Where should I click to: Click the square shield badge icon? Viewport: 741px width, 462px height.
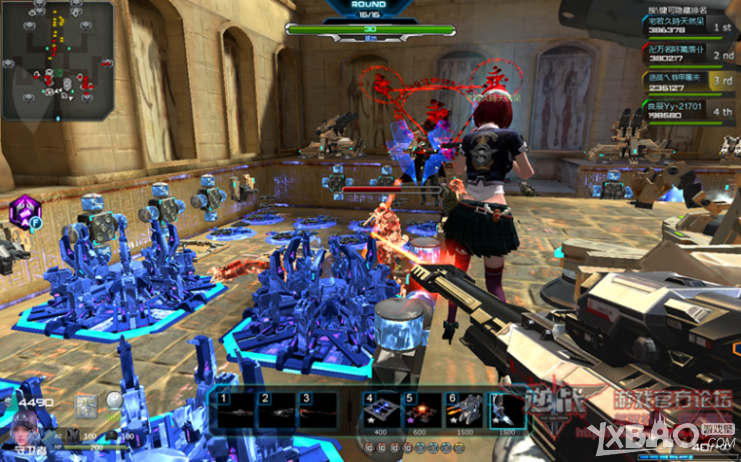coord(87,404)
